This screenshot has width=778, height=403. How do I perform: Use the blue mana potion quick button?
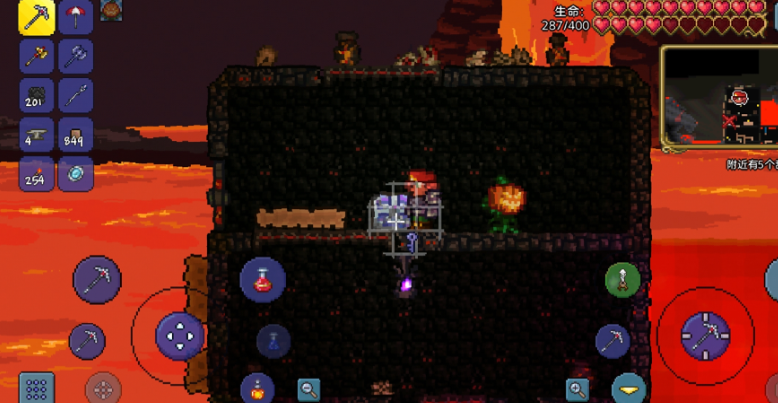[x=273, y=341]
